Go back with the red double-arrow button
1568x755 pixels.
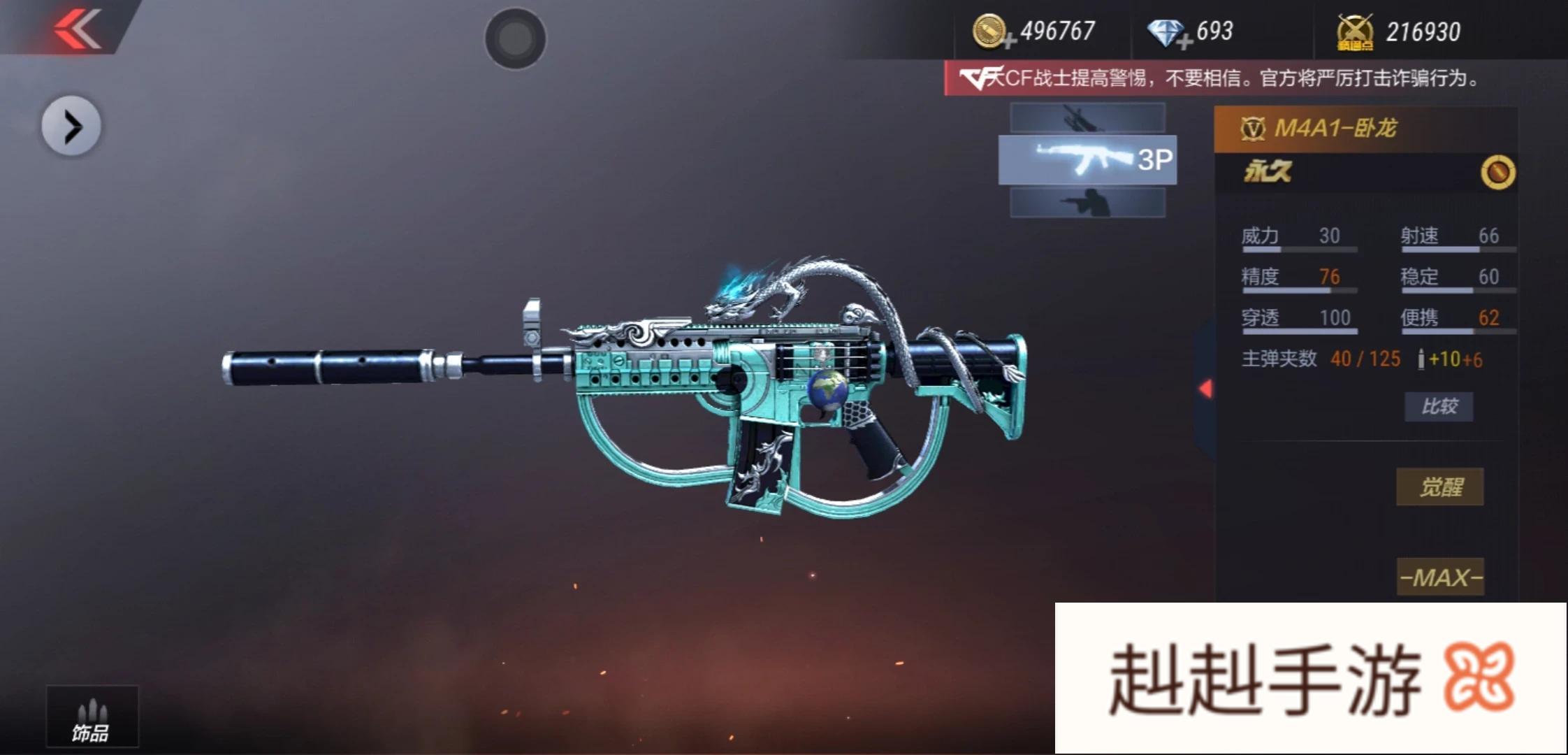(77, 29)
